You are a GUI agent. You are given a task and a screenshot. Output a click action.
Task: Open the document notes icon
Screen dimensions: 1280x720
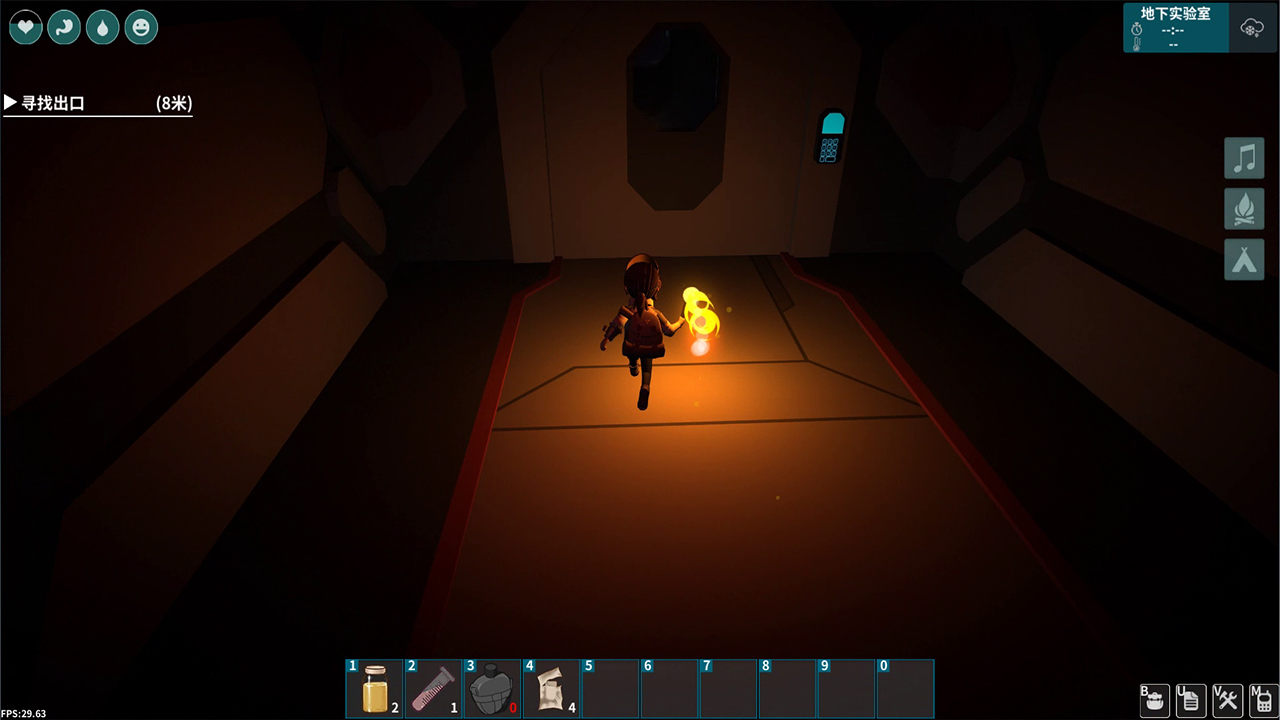click(1190, 699)
